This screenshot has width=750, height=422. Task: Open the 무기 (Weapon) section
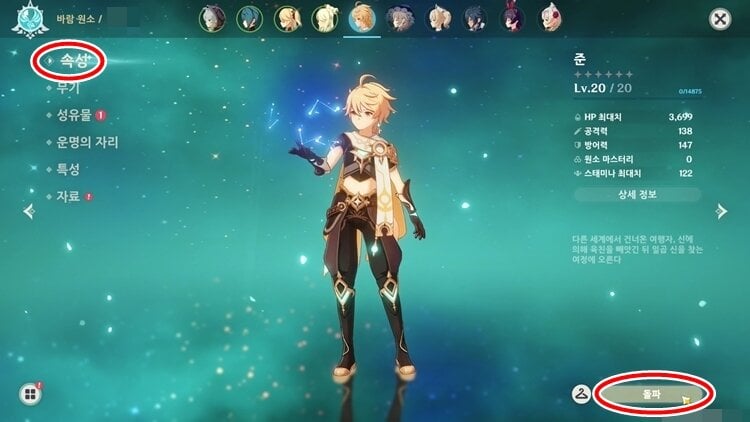[x=68, y=89]
